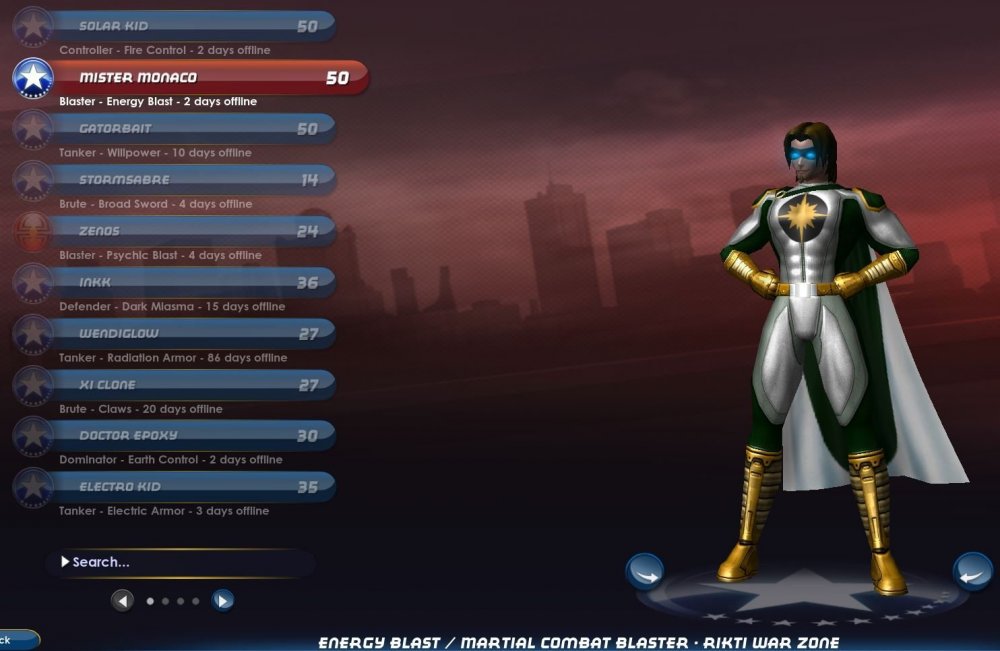Choose Mister Monaco from the list

tap(200, 78)
